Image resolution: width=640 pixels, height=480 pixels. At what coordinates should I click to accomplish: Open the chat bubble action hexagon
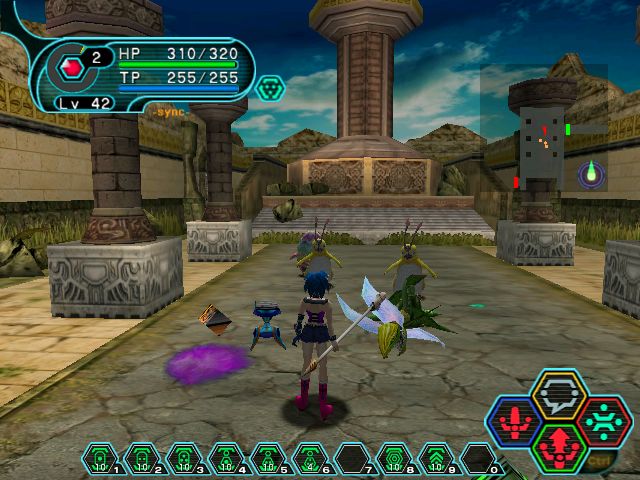[559, 394]
